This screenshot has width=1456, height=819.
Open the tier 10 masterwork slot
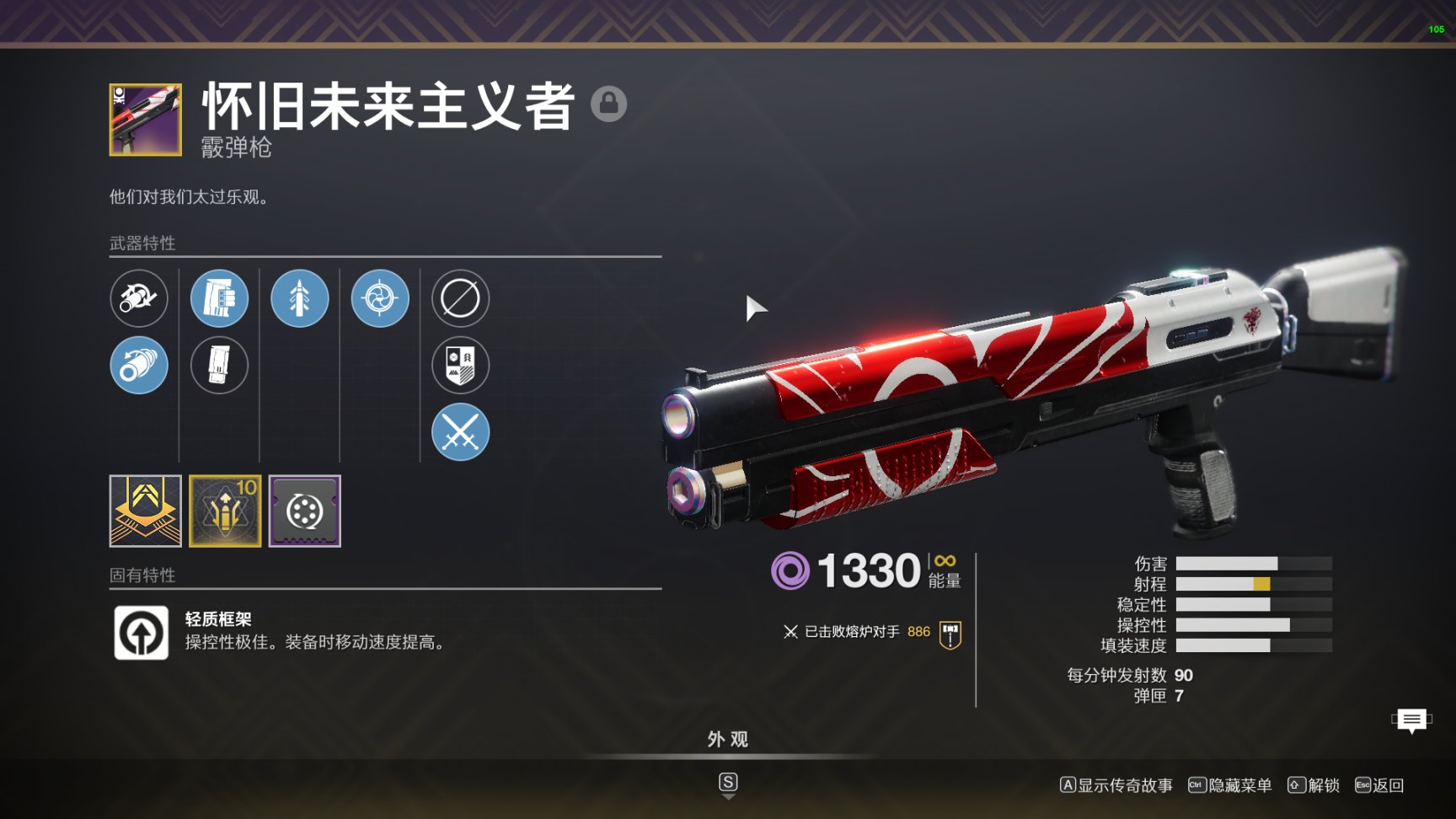pos(225,511)
